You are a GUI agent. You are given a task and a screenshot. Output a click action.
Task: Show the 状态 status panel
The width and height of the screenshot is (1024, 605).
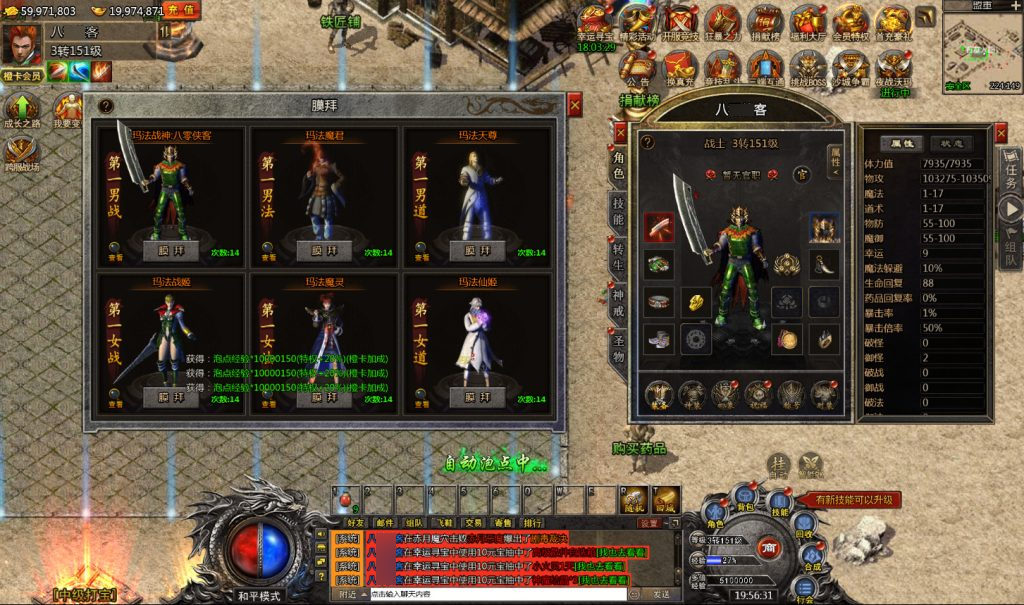point(950,143)
